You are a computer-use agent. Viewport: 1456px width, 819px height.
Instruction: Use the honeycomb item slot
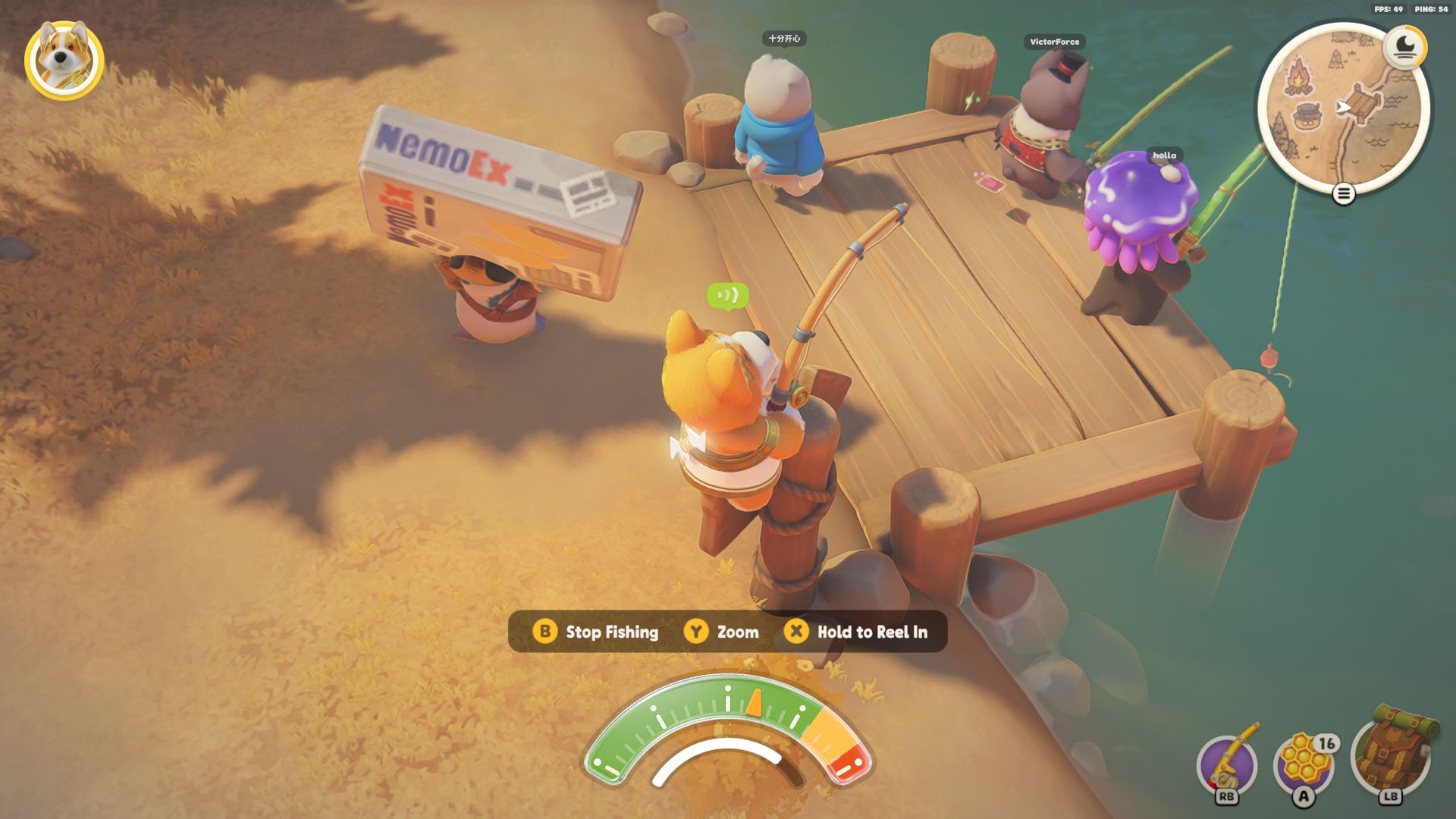1304,763
